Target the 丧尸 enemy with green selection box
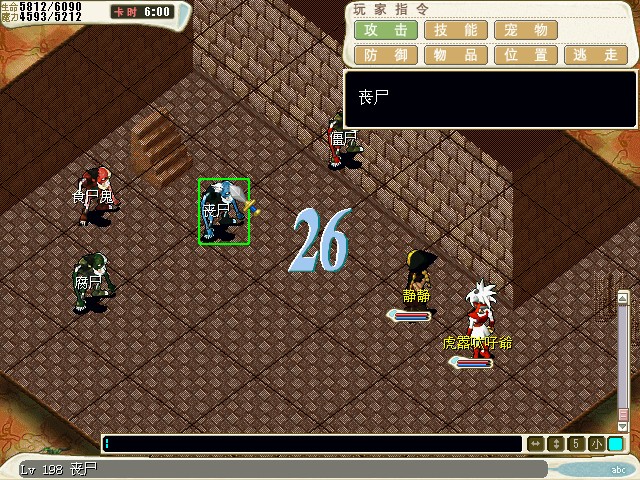The height and width of the screenshot is (480, 640). point(223,211)
